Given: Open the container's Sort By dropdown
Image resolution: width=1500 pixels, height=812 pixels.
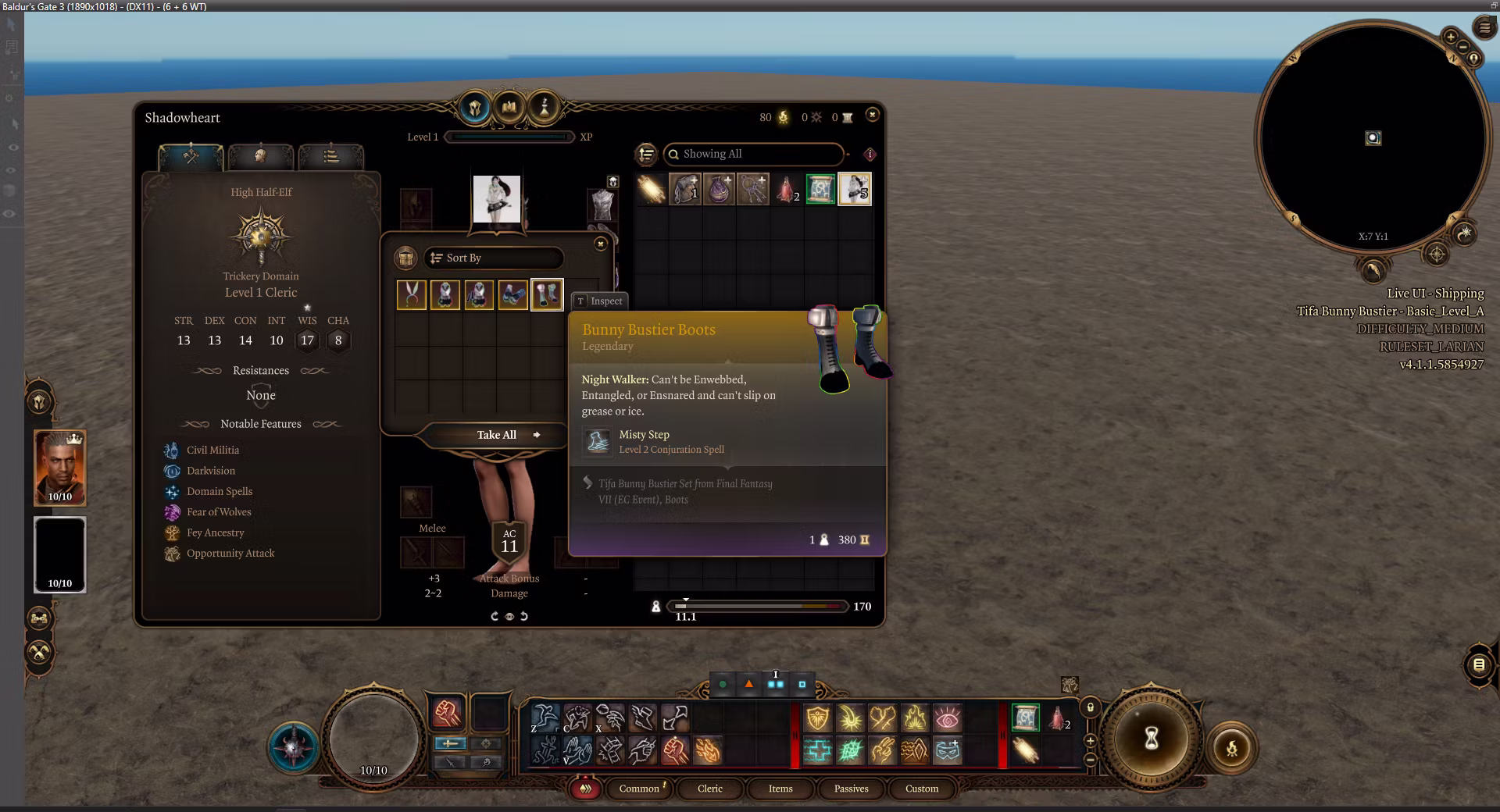Looking at the screenshot, I should pos(493,258).
